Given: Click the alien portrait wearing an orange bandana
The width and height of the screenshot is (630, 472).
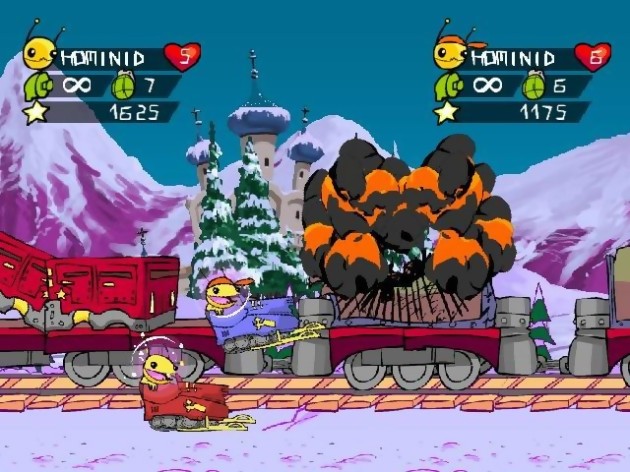Looking at the screenshot, I should click(450, 50).
